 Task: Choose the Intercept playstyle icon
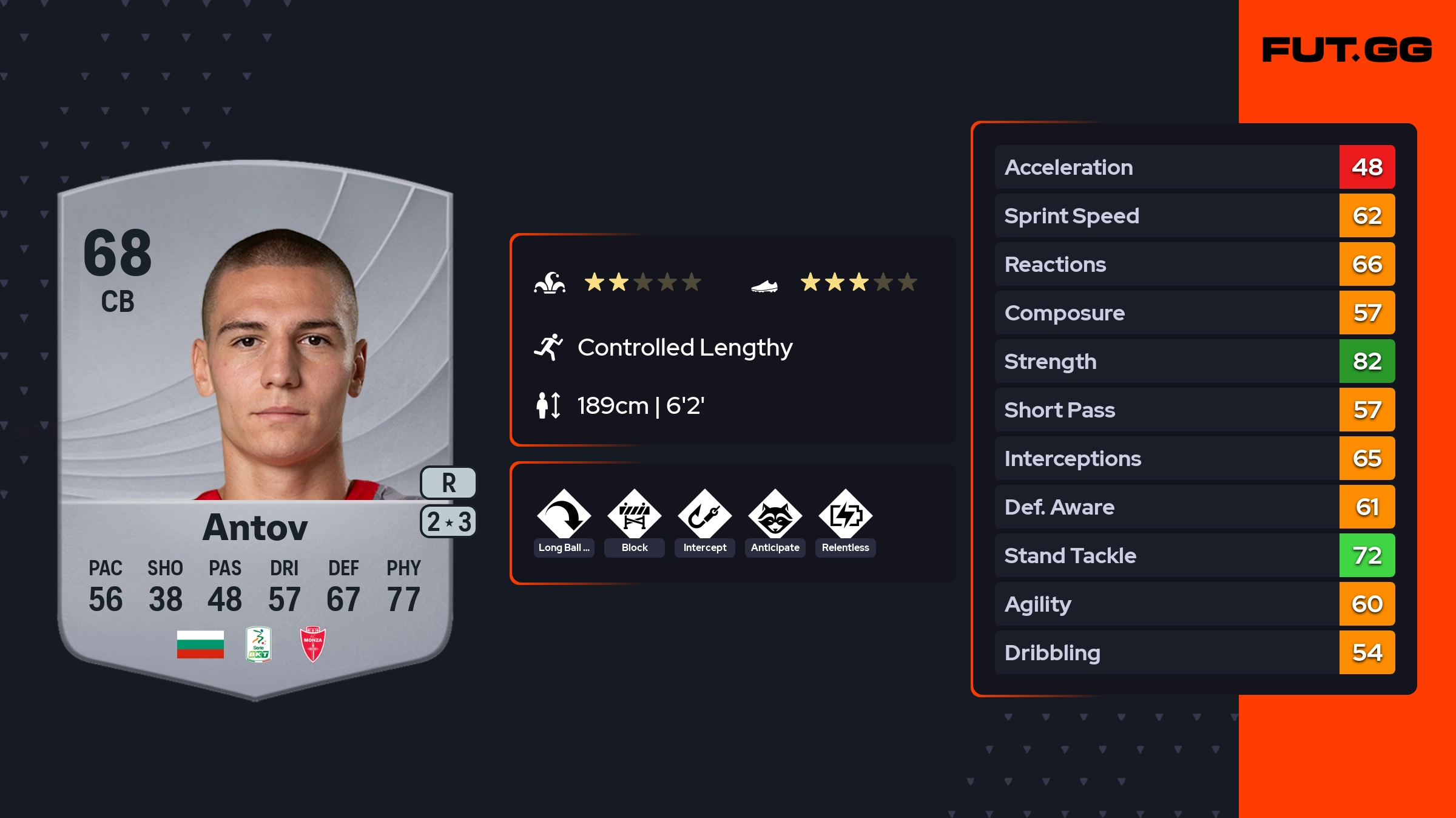point(704,516)
